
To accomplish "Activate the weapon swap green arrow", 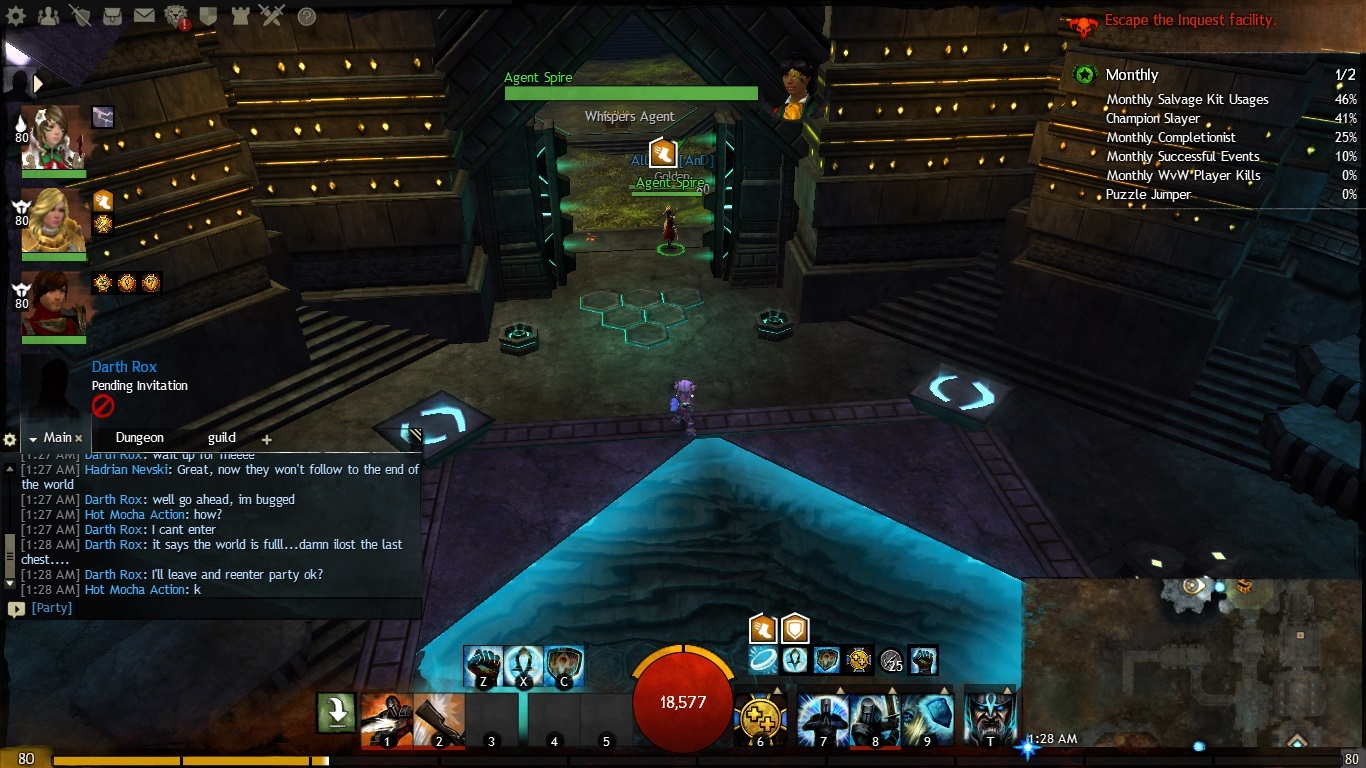I will pos(337,713).
